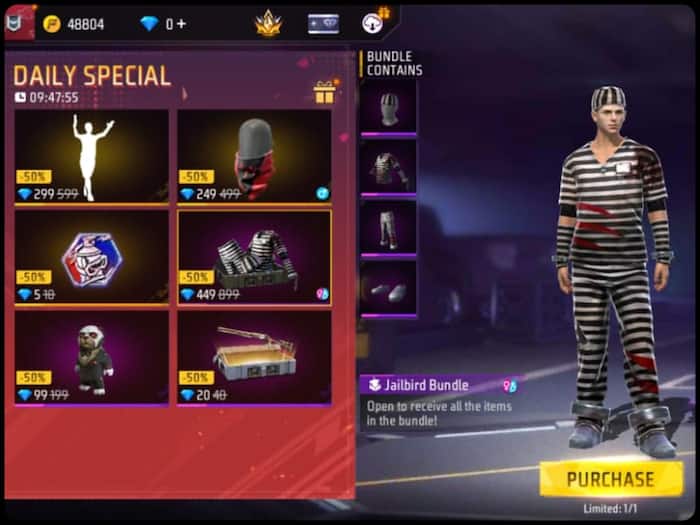Check the gold coin balance icon
This screenshot has height=525, width=700.
[52, 23]
